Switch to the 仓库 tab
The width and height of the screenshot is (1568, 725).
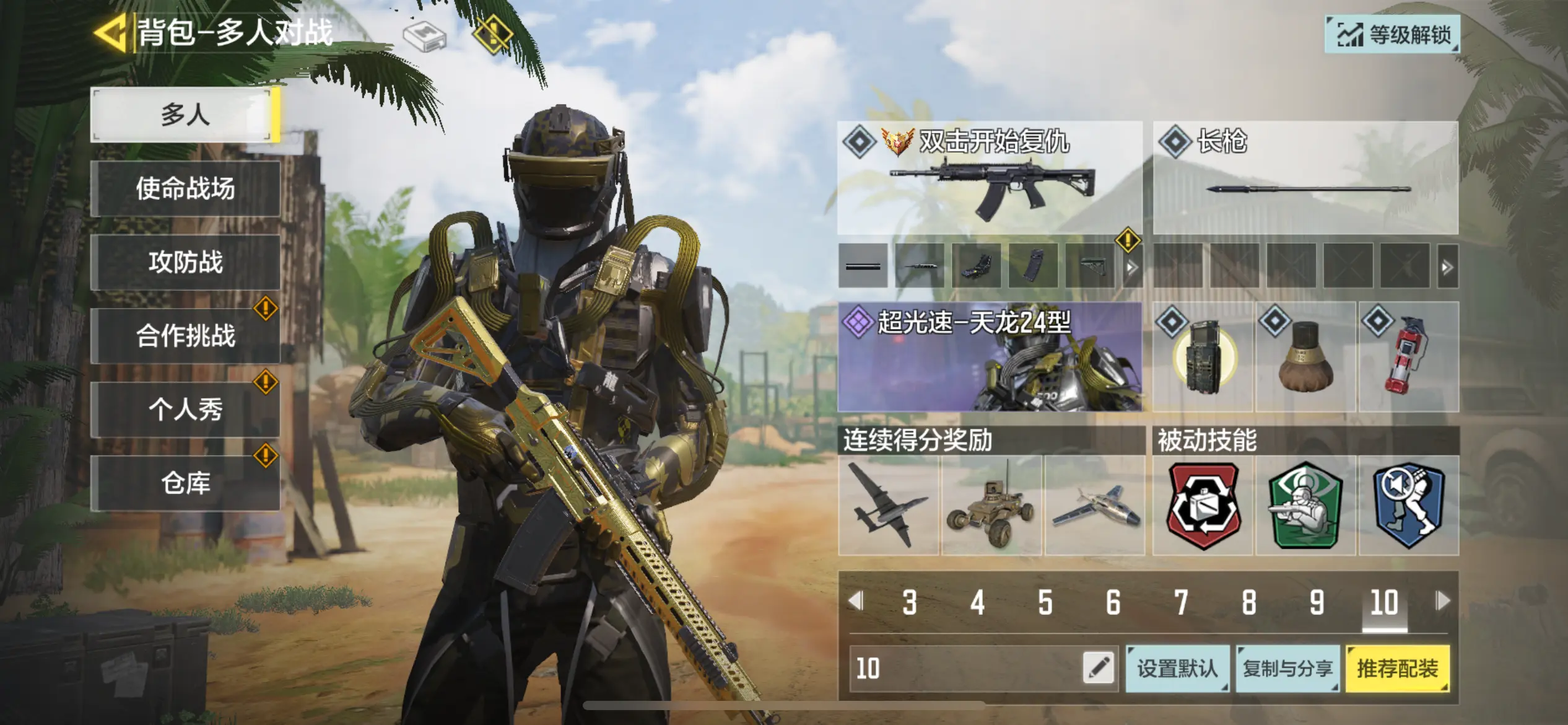[x=185, y=483]
